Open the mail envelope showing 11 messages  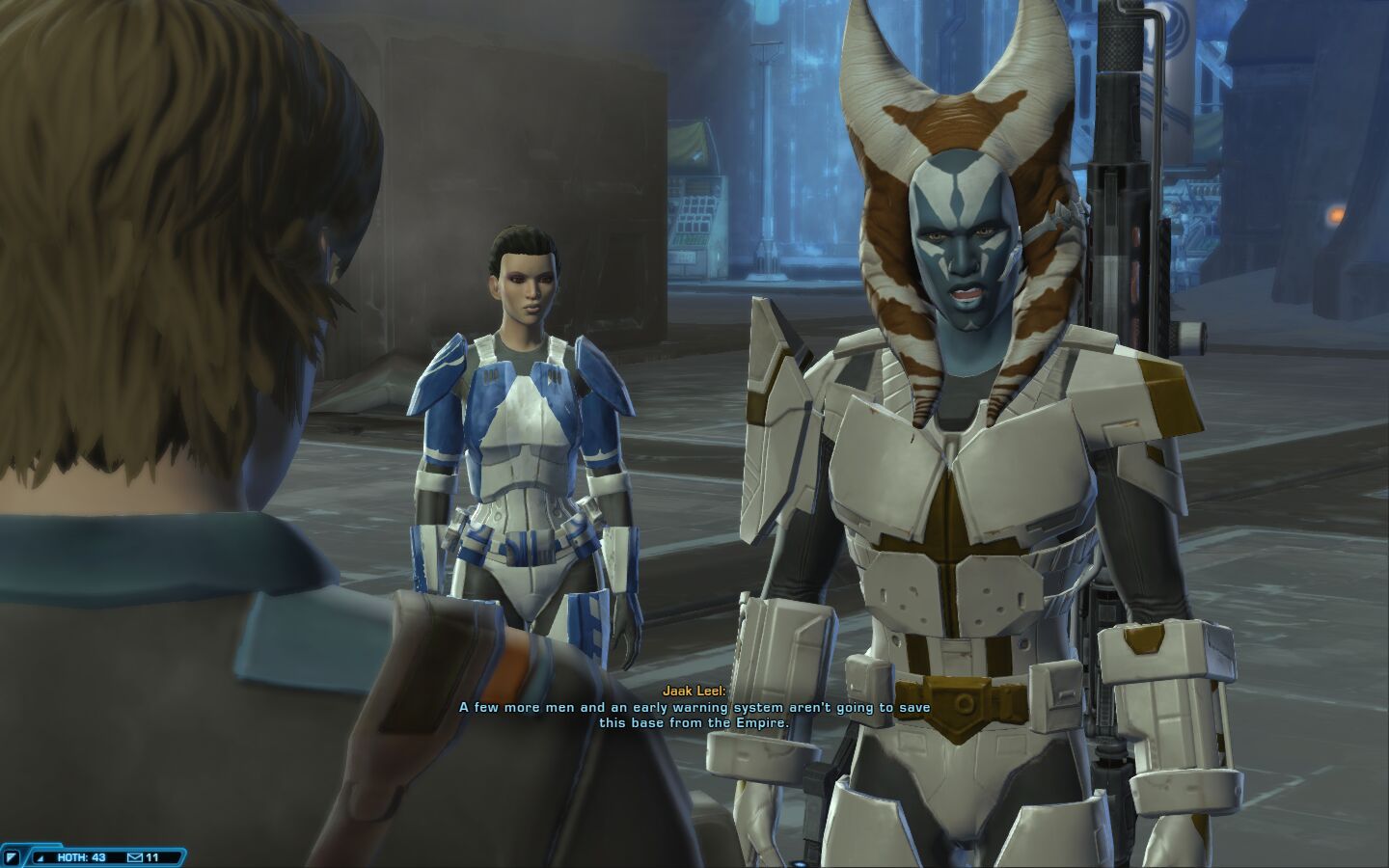click(x=135, y=856)
